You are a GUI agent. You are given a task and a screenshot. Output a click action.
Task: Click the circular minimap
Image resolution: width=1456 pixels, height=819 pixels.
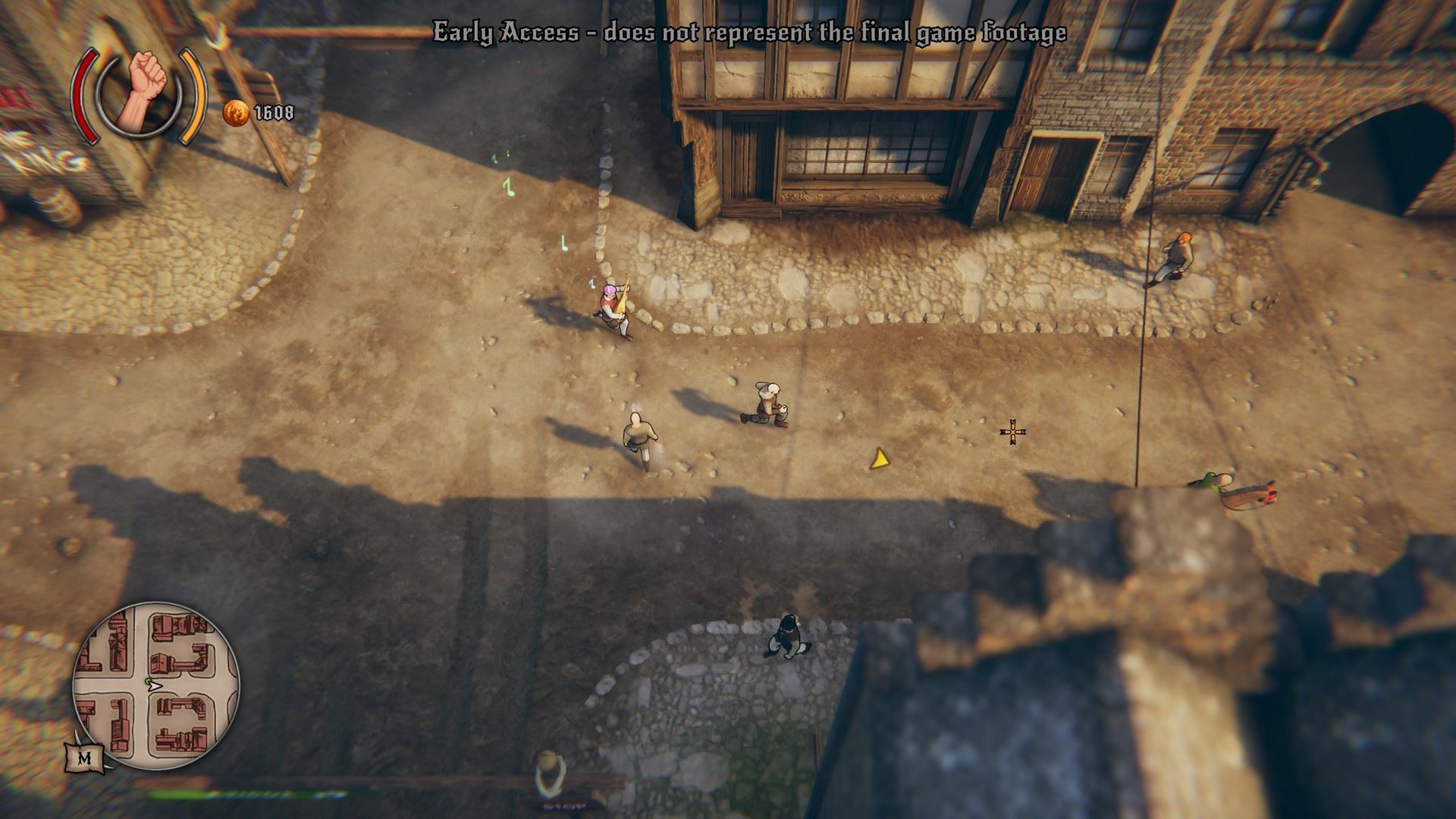pos(155,686)
